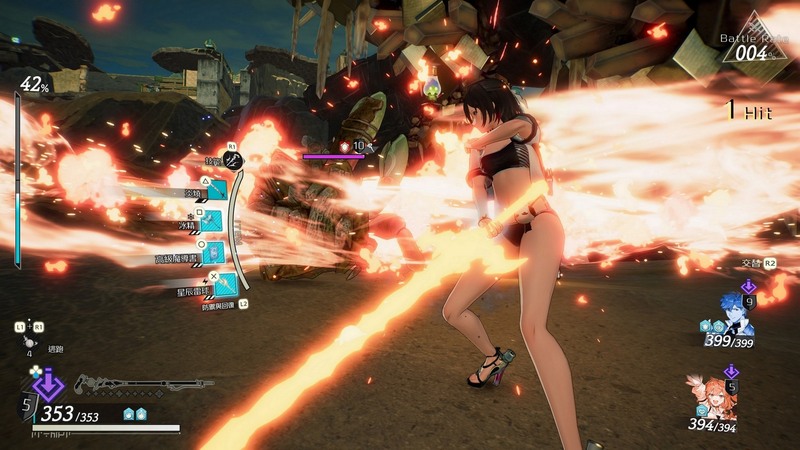The image size is (800, 450).
Task: Activate the 炎槍 flame spear skill
Action: click(216, 187)
